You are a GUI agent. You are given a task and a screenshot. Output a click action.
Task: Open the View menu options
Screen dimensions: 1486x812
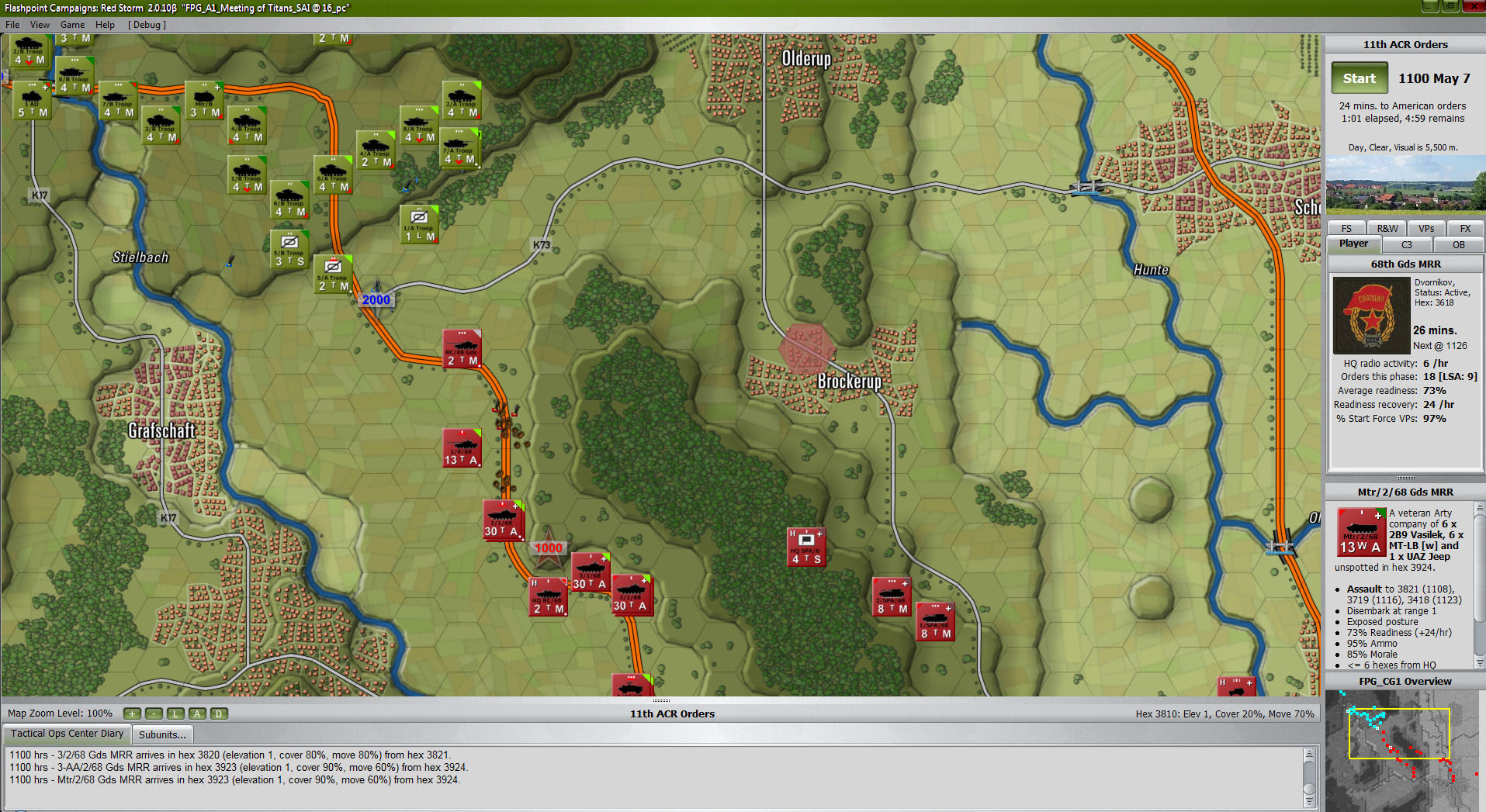[40, 24]
